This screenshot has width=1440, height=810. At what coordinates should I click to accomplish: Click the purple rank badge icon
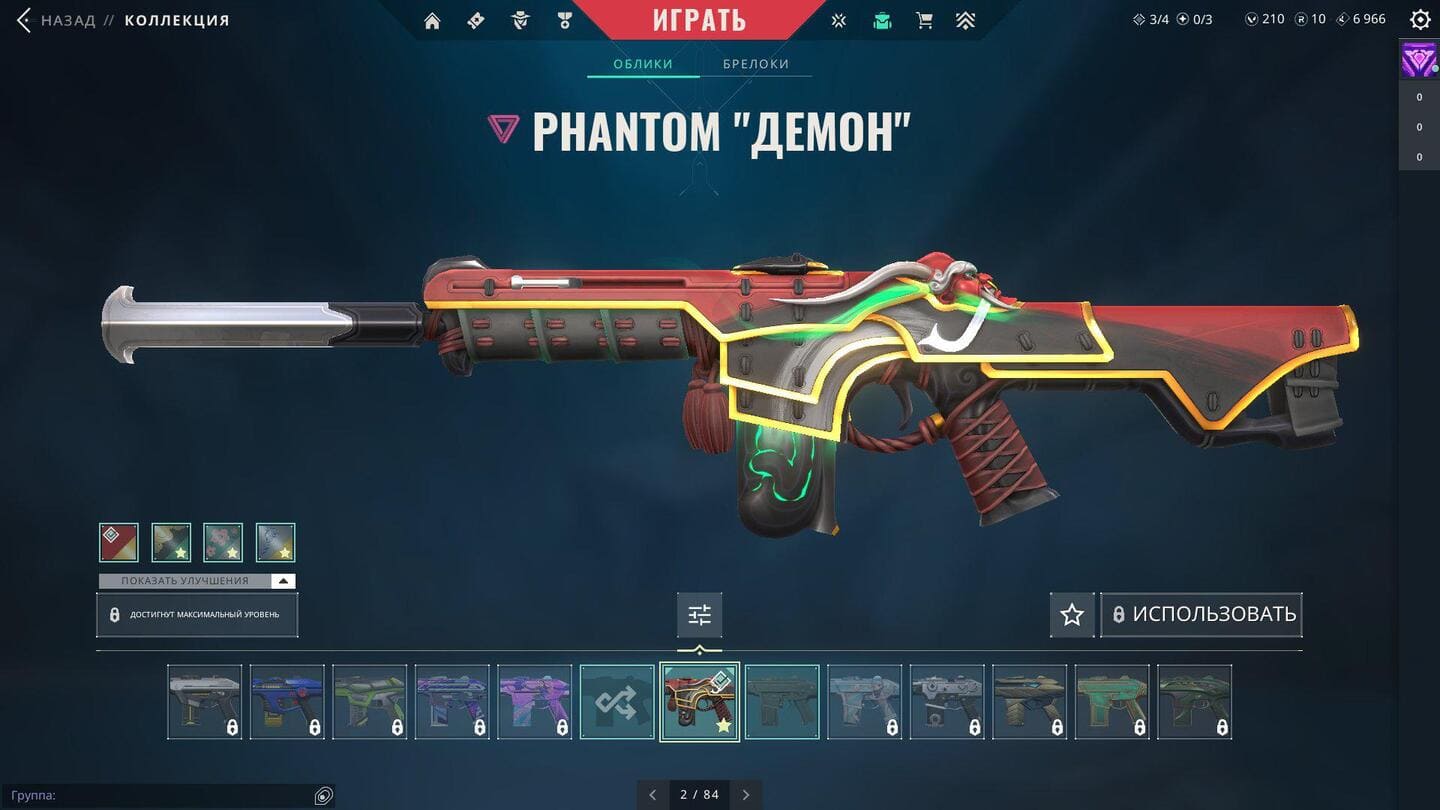[1419, 62]
